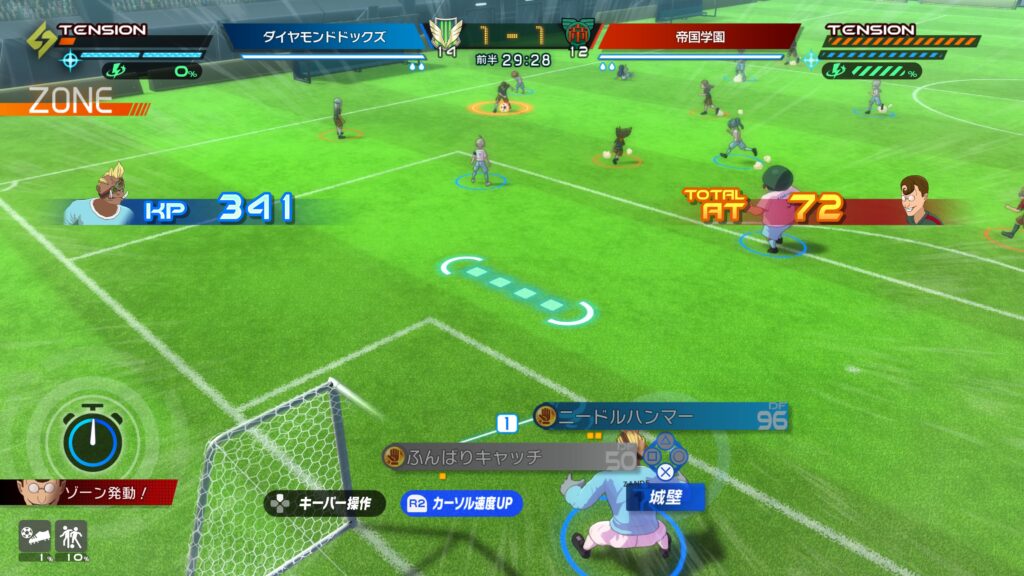The height and width of the screenshot is (576, 1024).
Task: Pick the 城壁 command option
Action: pos(664,497)
